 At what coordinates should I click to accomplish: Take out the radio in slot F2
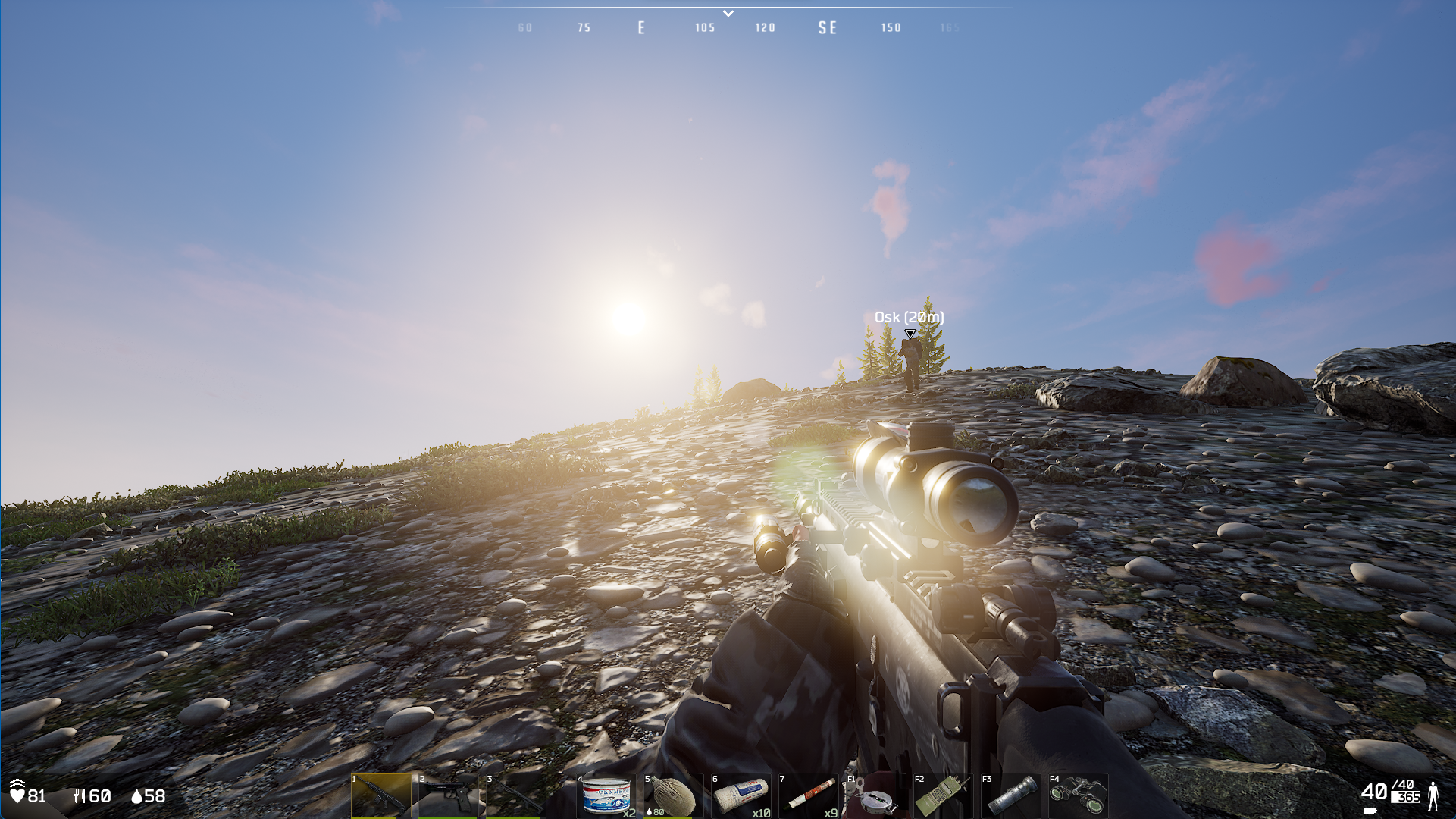(x=943, y=795)
